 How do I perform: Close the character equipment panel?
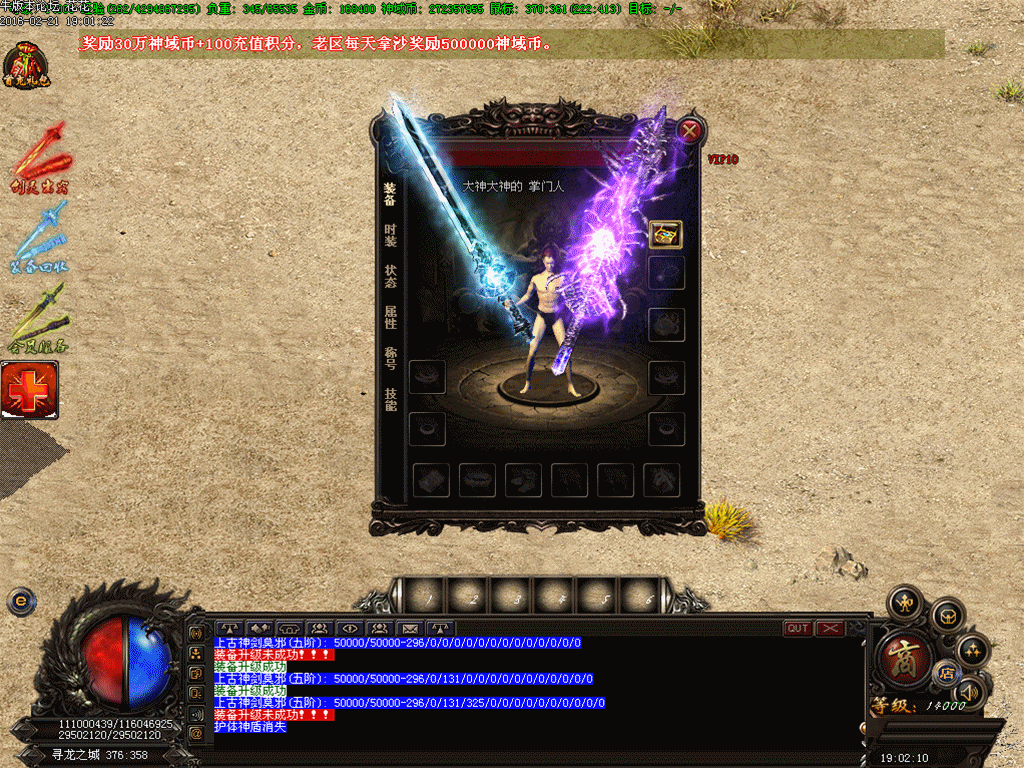[x=690, y=130]
